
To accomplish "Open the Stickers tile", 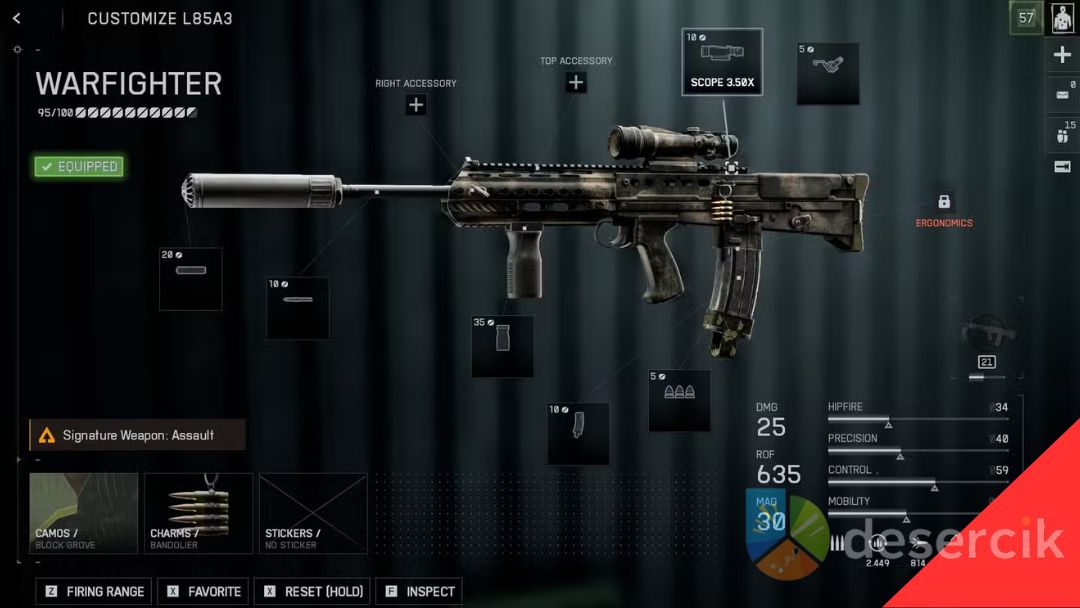I will pos(313,513).
